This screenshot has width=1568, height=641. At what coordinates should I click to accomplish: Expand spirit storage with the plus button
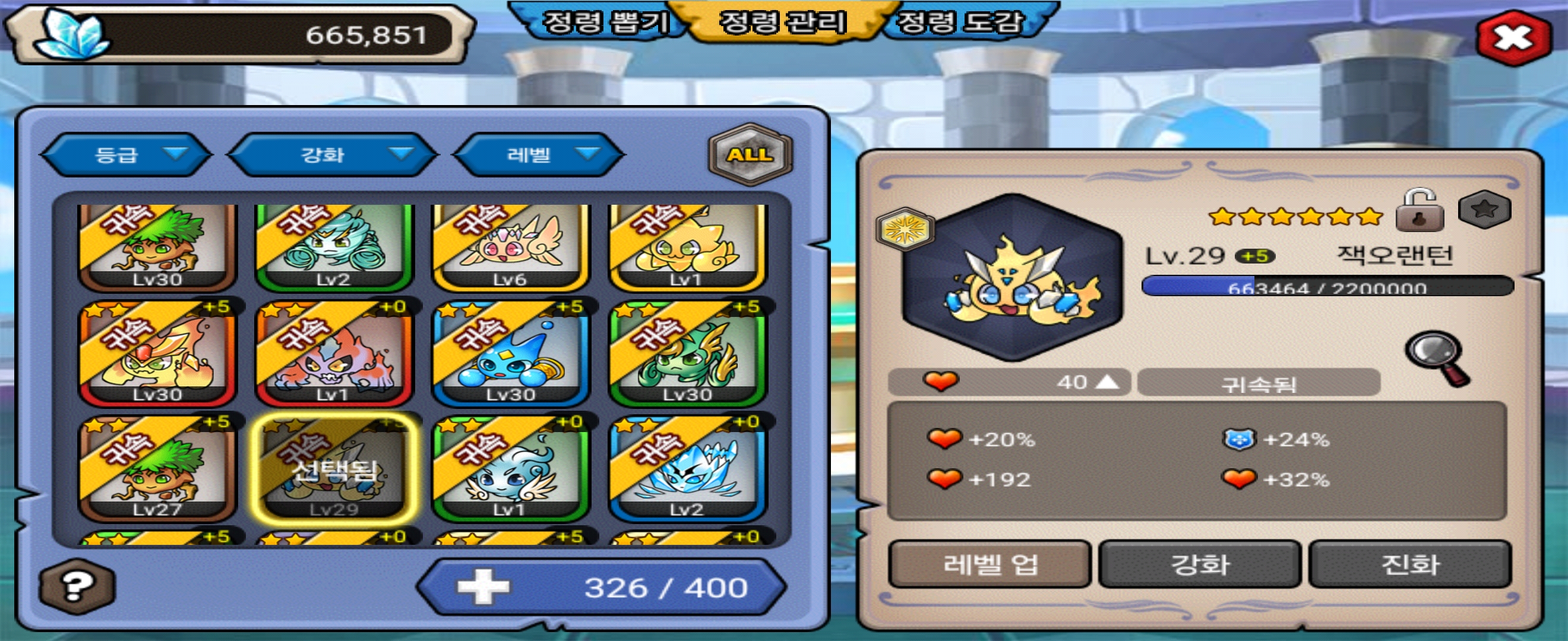pos(483,587)
